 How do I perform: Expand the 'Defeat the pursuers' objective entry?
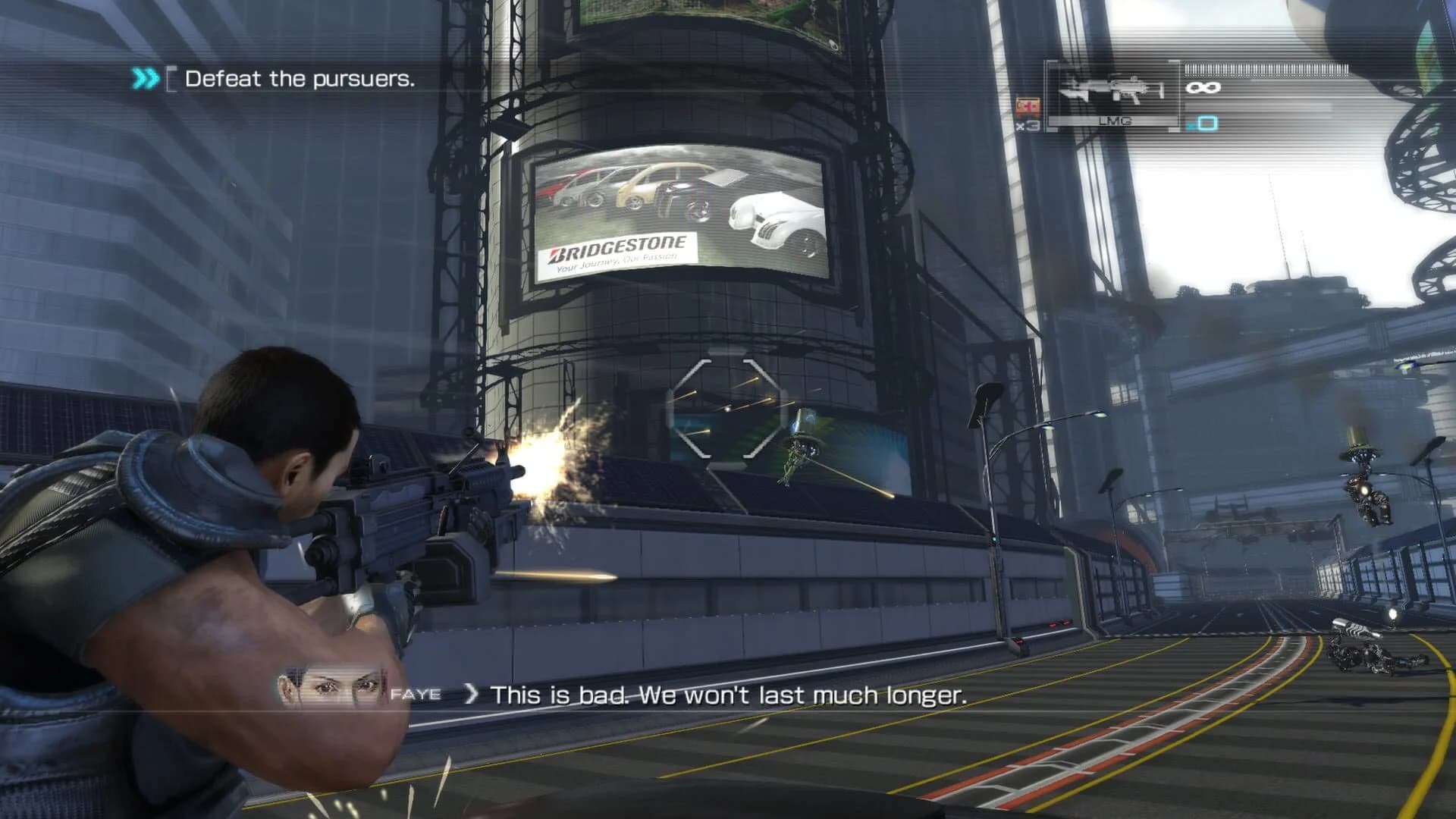(300, 79)
